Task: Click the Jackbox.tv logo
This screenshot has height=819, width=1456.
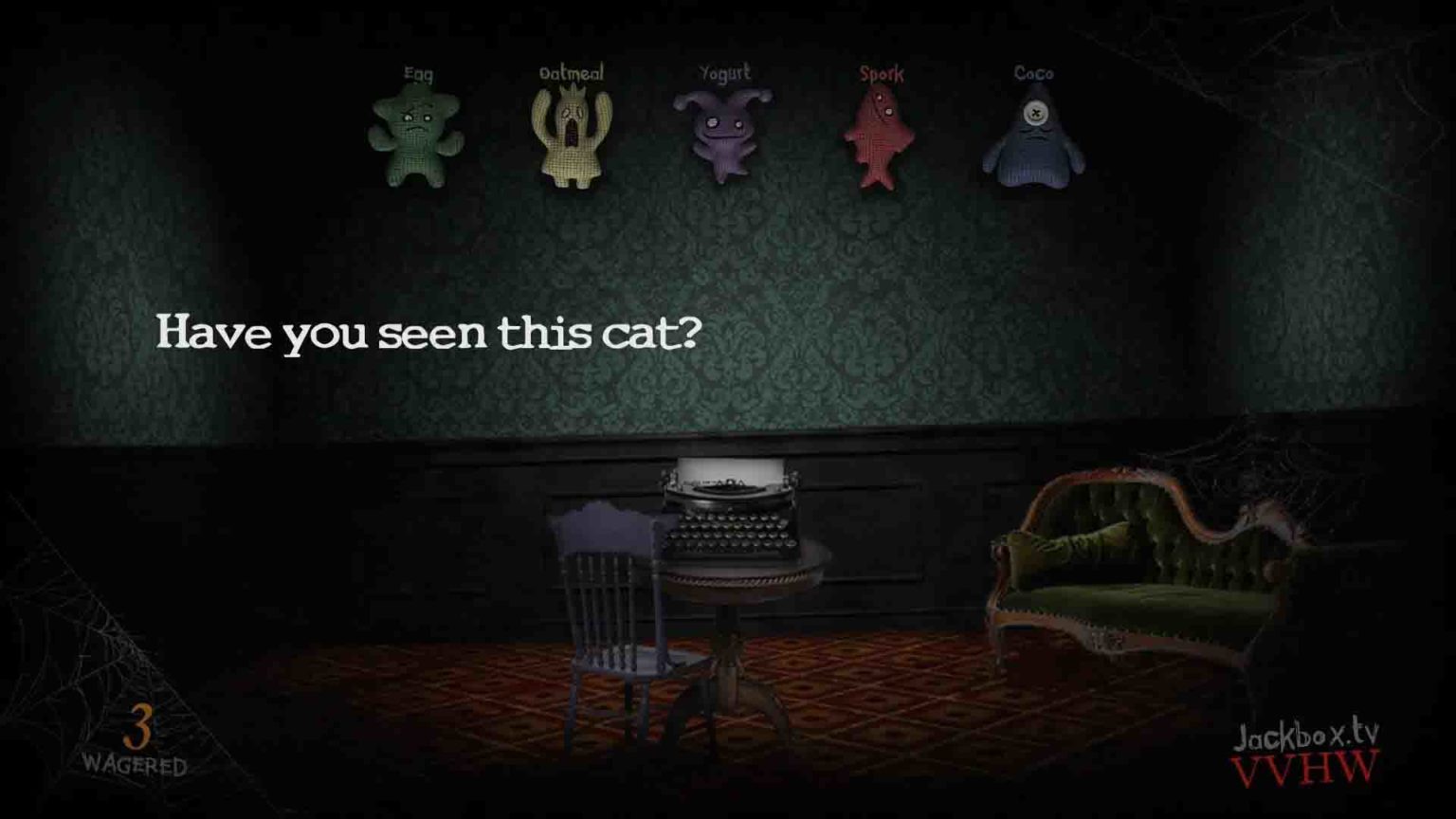Action: pyautogui.click(x=1306, y=738)
